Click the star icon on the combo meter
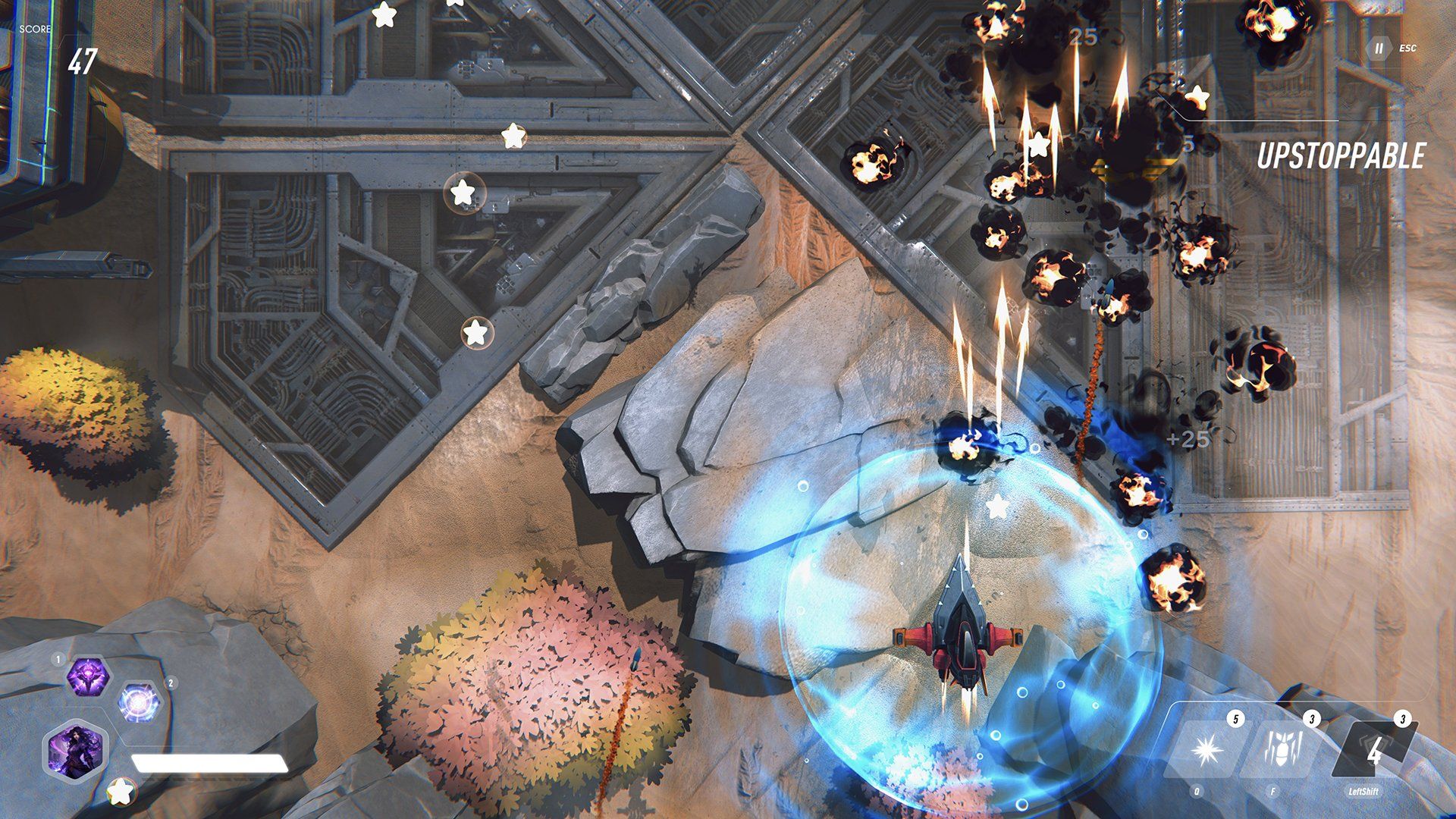 tap(1197, 97)
